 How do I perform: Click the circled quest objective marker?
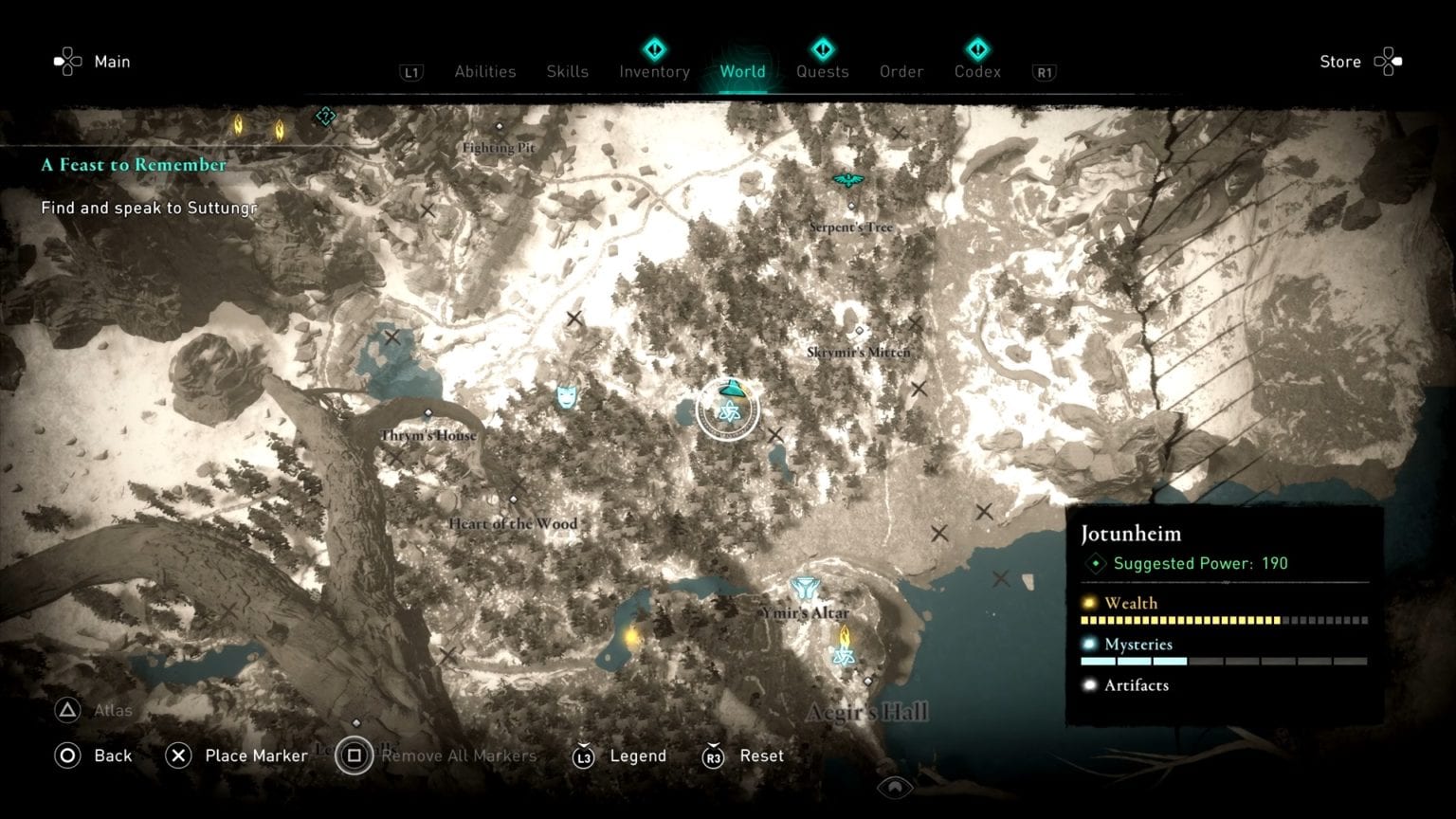point(728,409)
